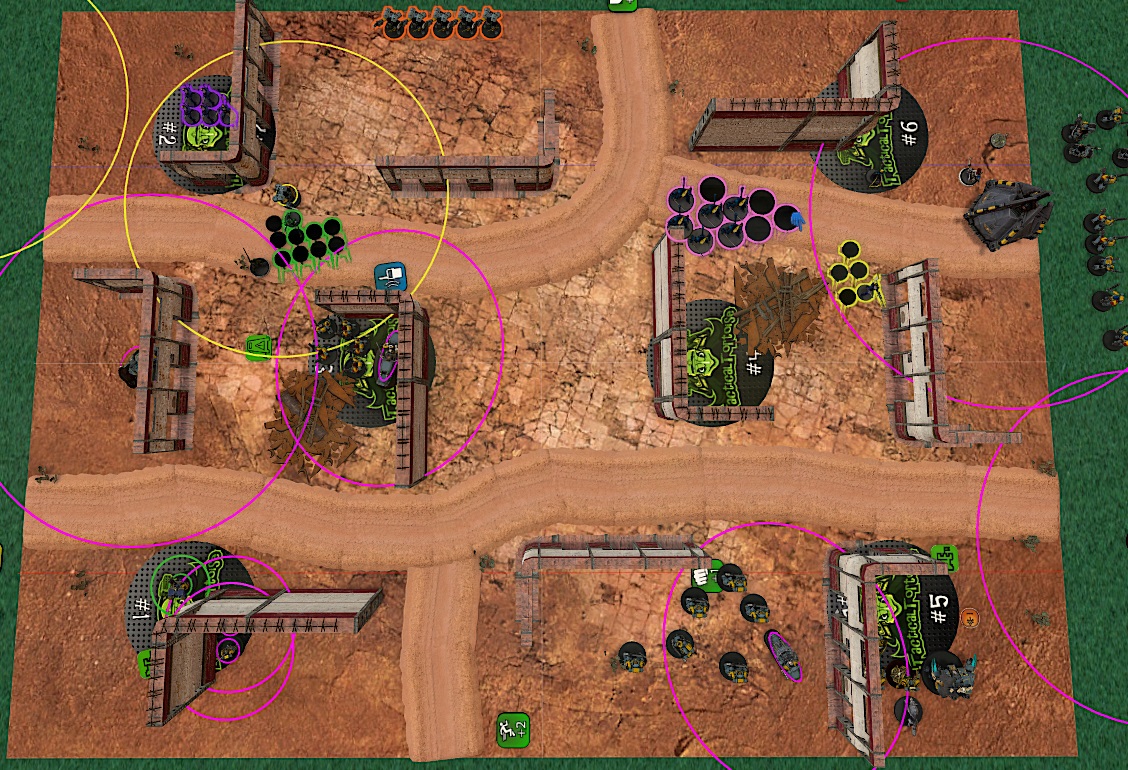Image resolution: width=1128 pixels, height=770 pixels.
Task: Choose the yellow-outlined squad of models
Action: pyautogui.click(x=853, y=275)
